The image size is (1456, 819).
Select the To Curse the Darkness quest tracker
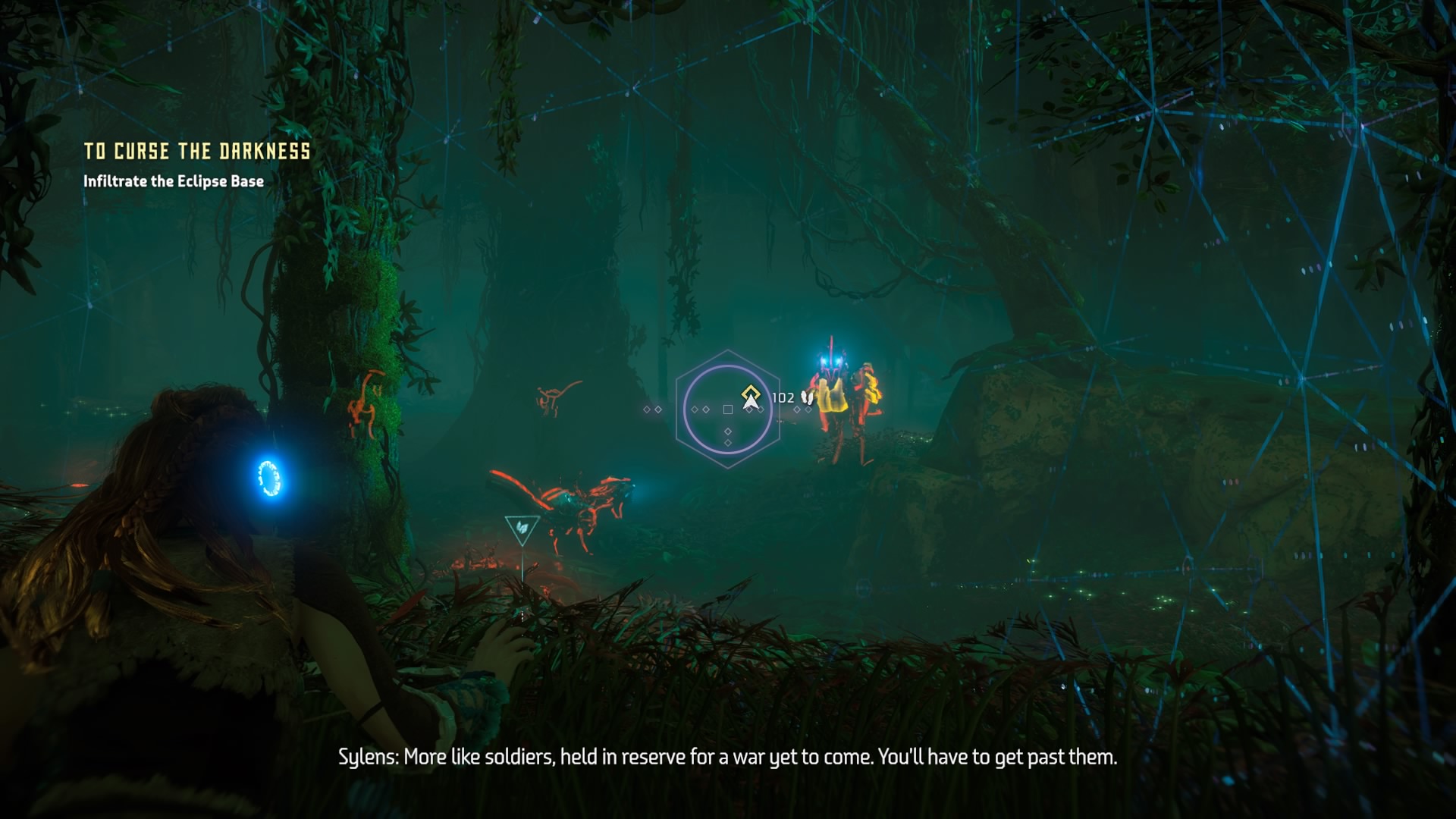point(196,152)
